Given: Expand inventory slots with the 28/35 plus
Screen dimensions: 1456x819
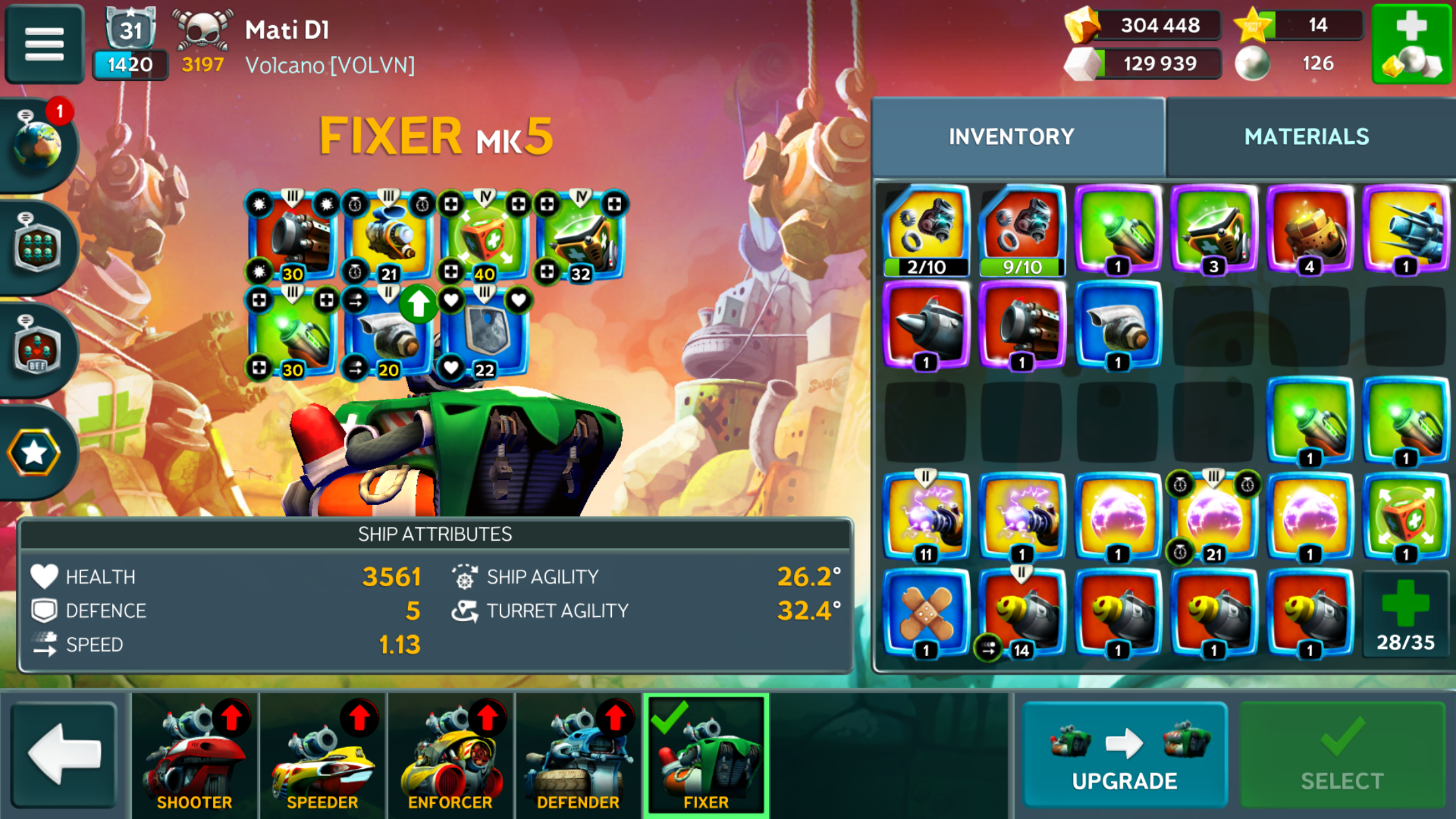Looking at the screenshot, I should [1405, 615].
